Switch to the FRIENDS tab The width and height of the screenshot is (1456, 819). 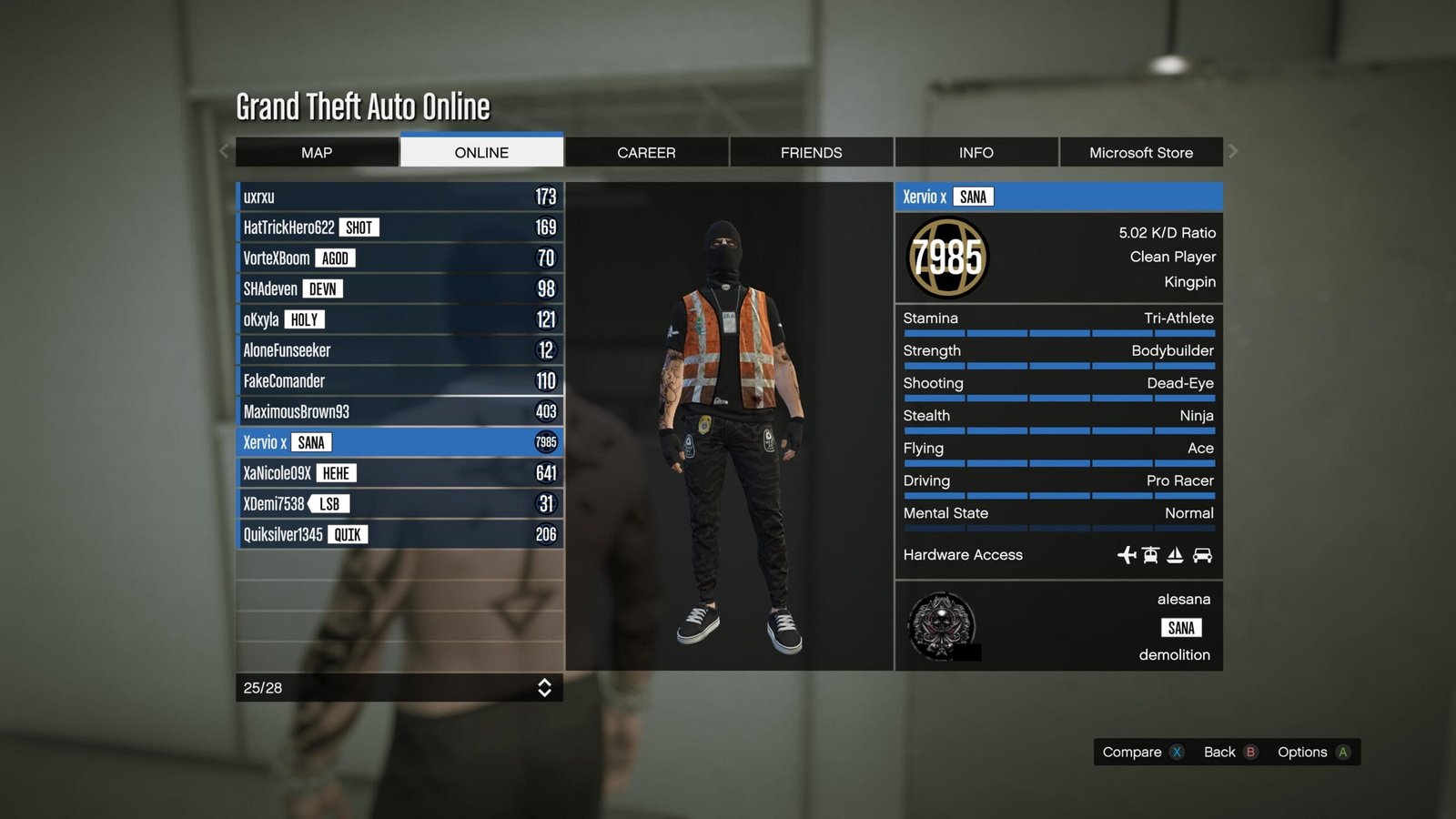(810, 152)
